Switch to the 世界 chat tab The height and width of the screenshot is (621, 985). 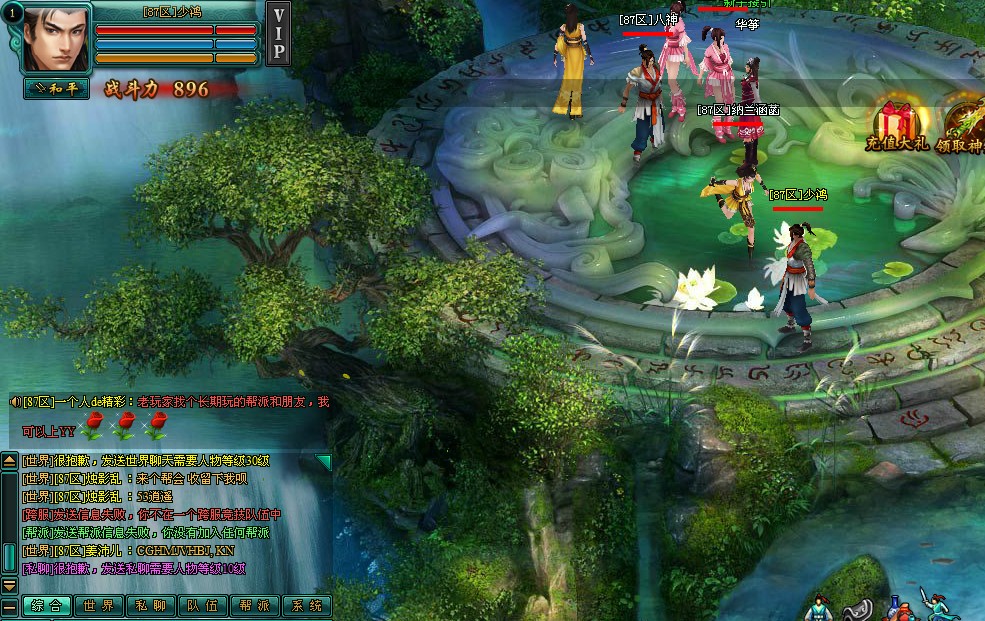coord(99,606)
